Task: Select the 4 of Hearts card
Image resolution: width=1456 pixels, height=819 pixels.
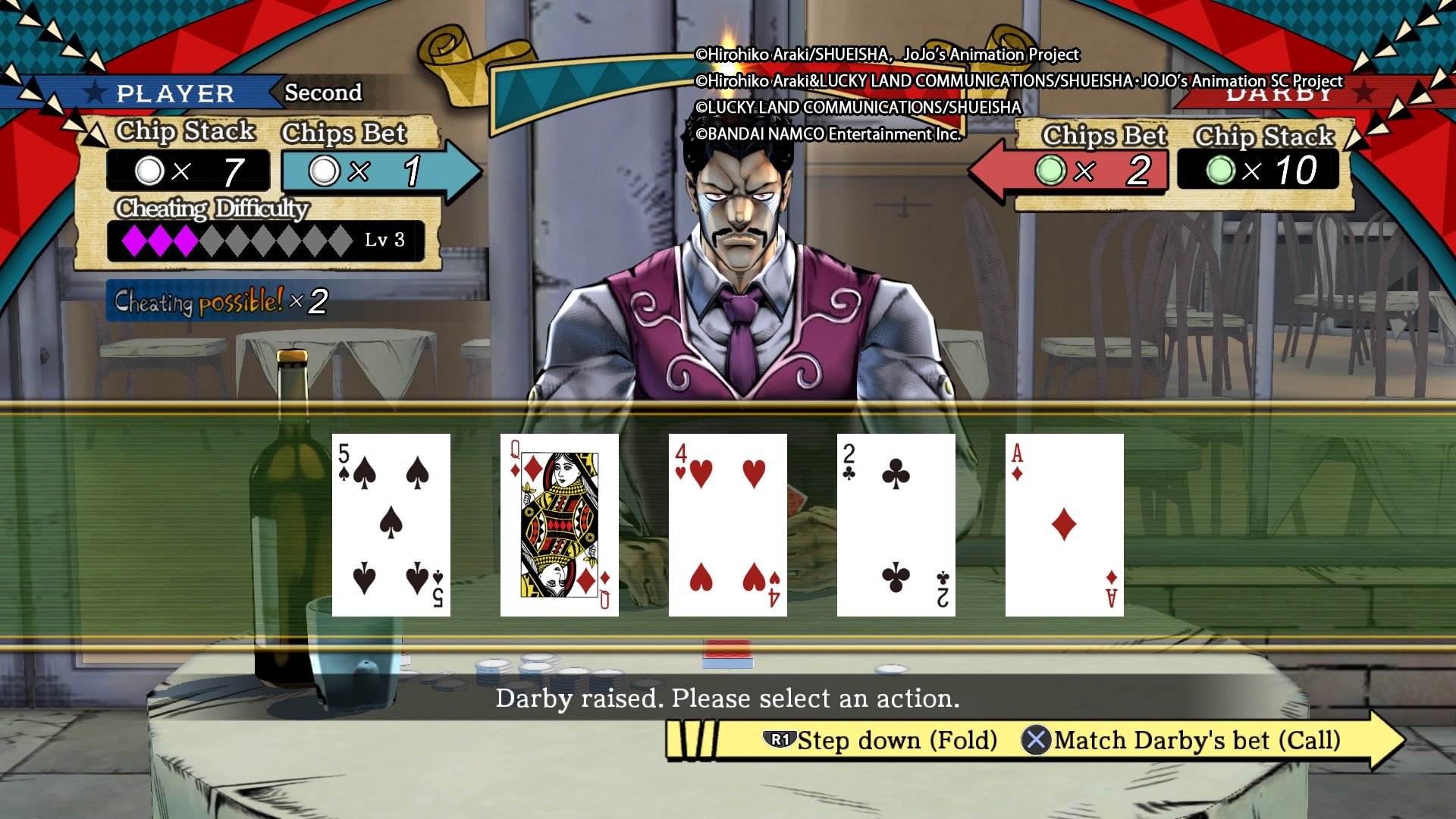Action: pos(726,523)
